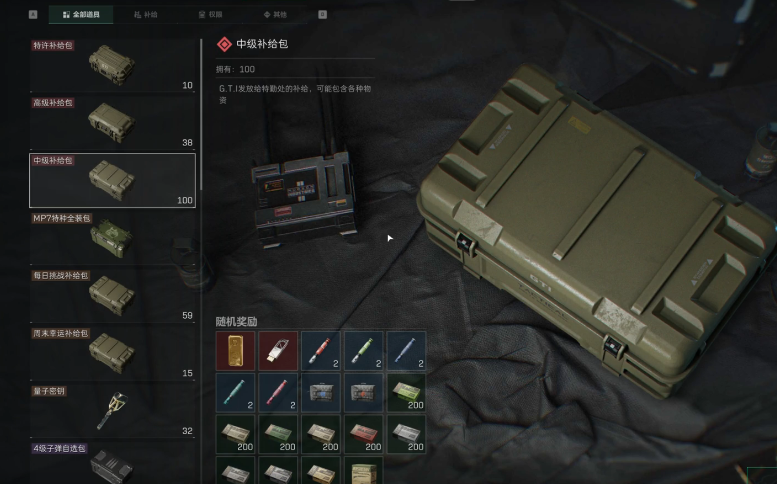
Task: Select the 周末幸运补给包 item
Action: pyautogui.click(x=112, y=353)
